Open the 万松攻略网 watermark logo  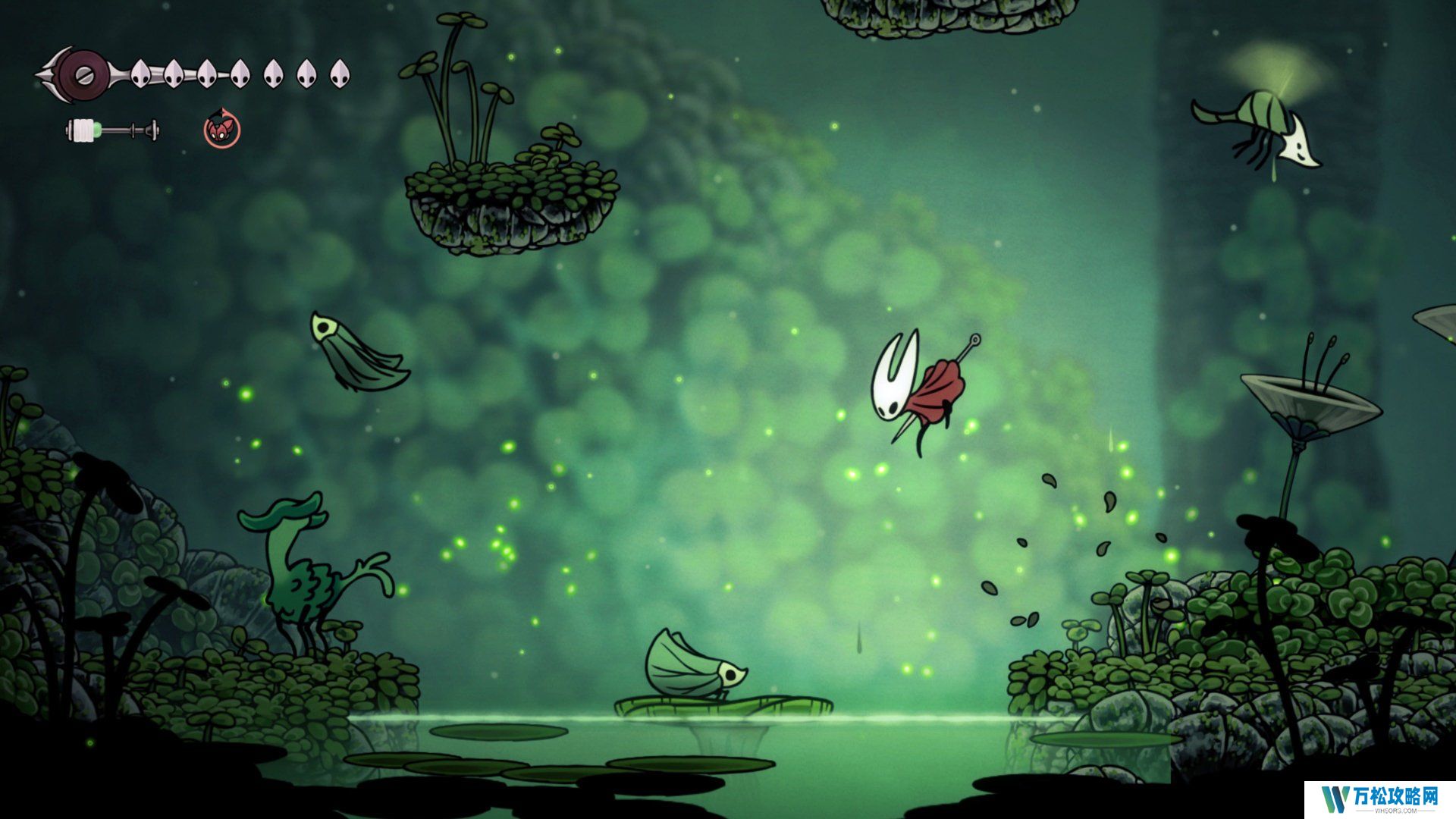click(x=1379, y=799)
